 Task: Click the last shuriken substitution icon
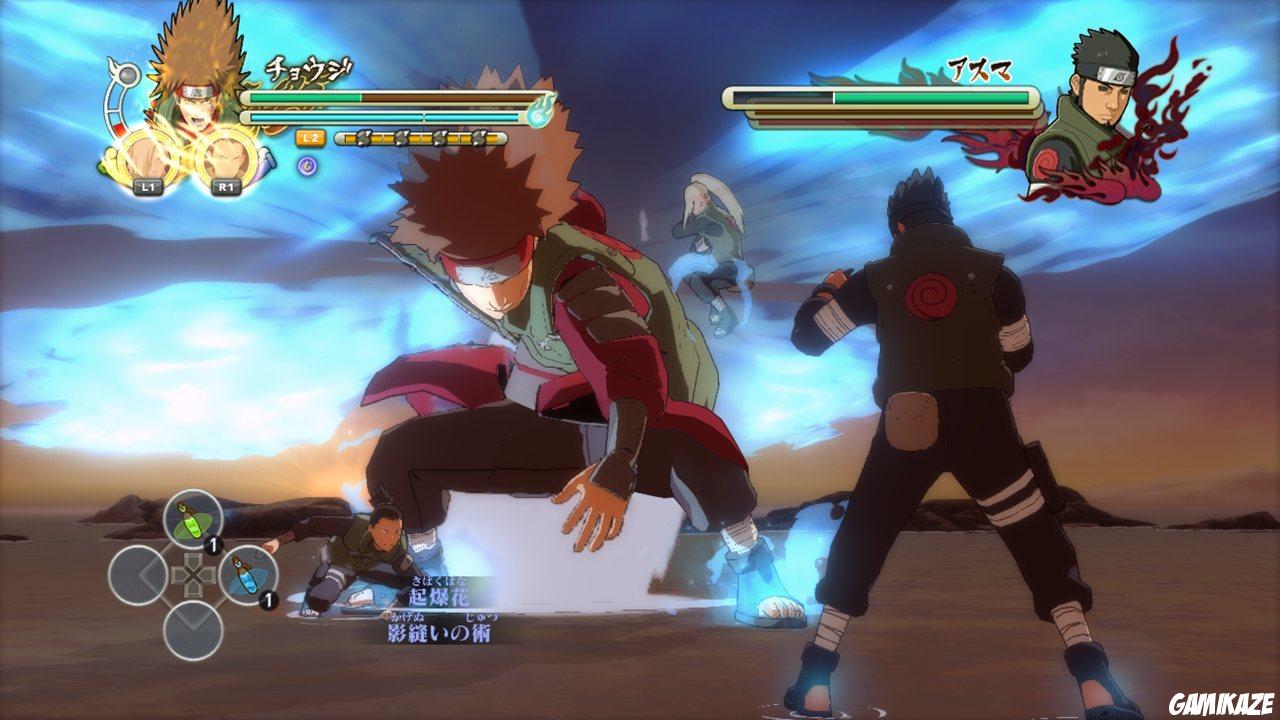(480, 137)
